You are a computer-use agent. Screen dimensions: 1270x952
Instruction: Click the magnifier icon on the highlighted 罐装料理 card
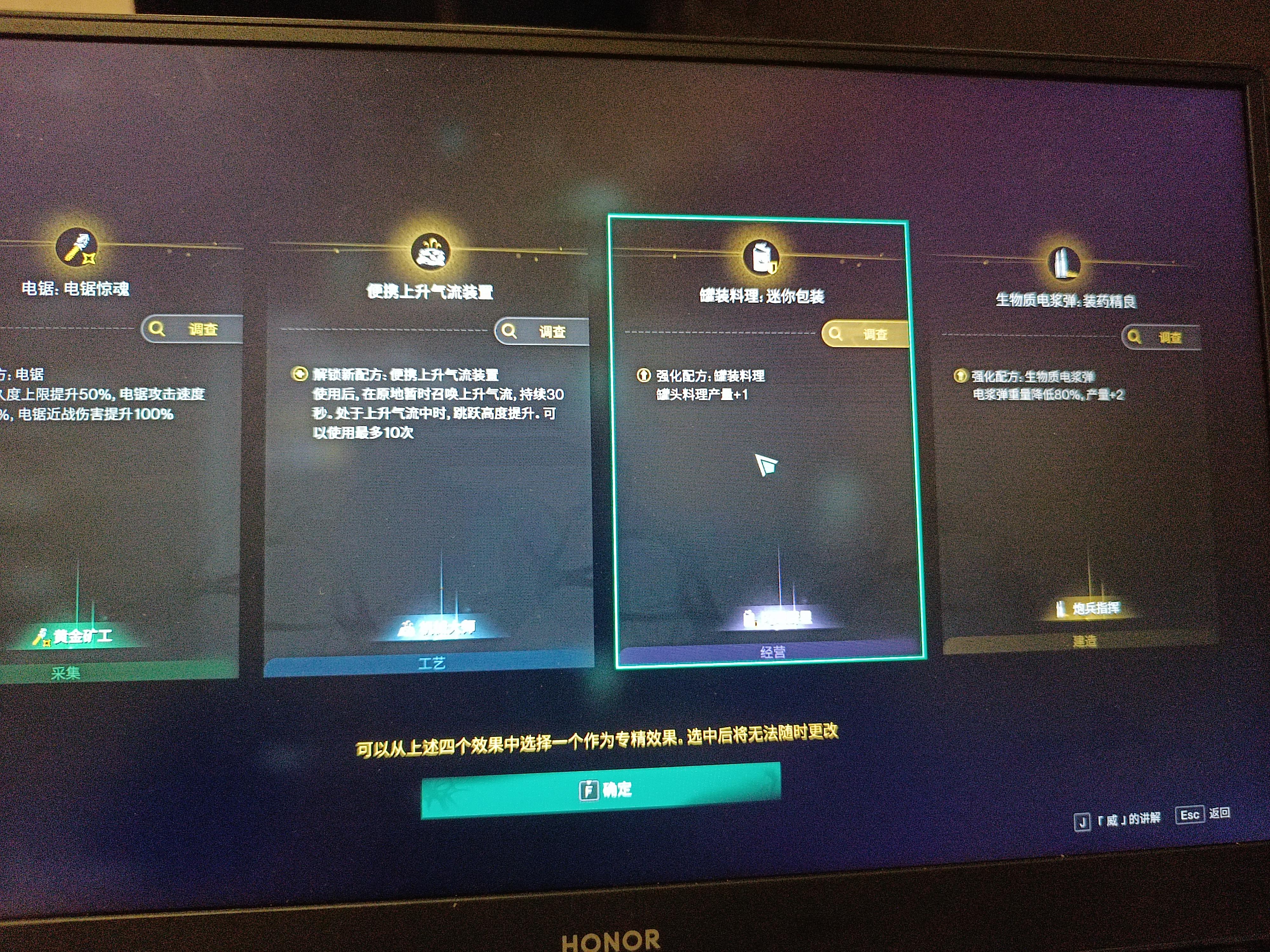(837, 334)
